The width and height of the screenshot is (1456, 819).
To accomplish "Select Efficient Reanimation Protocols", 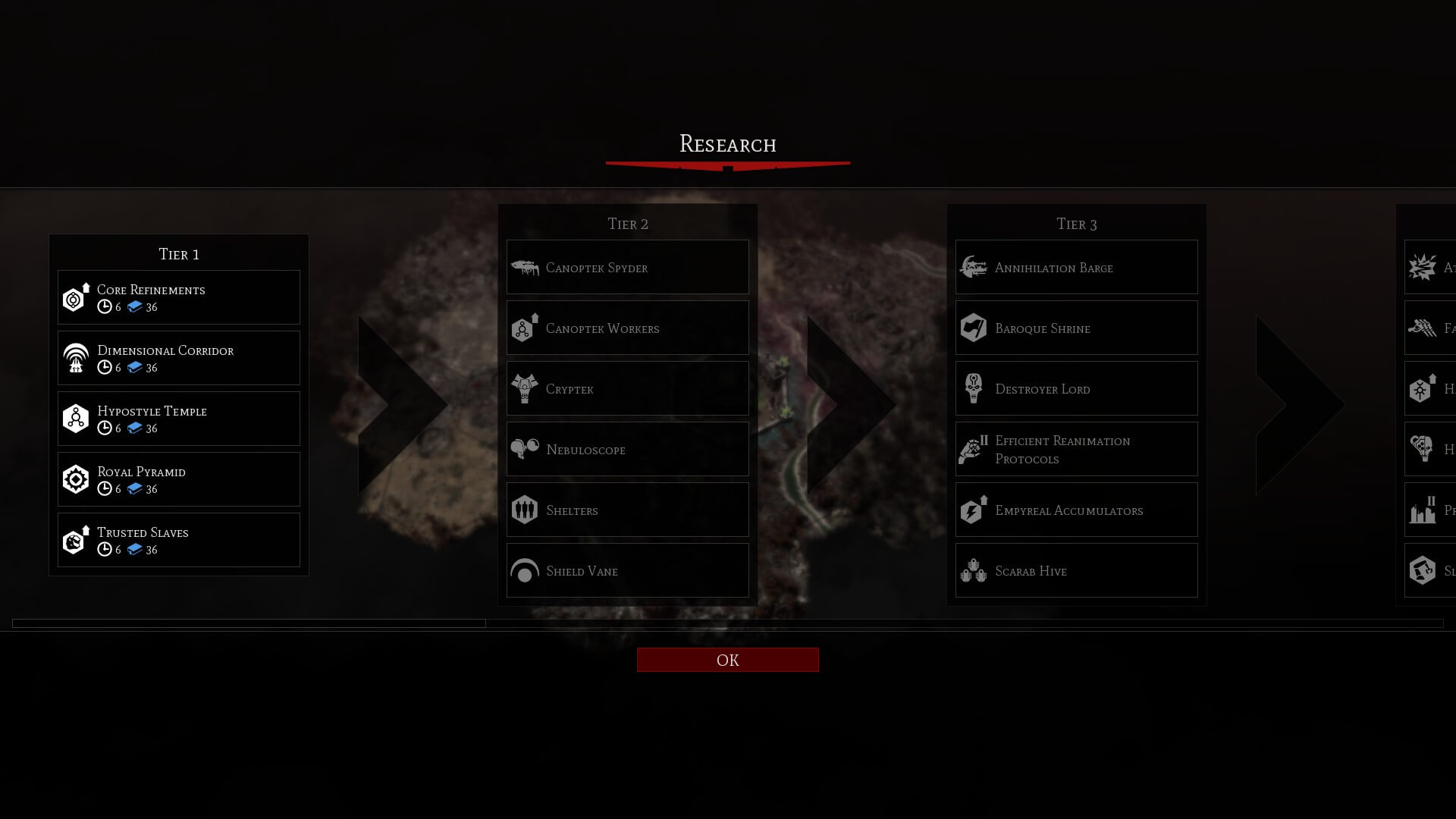I will click(x=1076, y=449).
